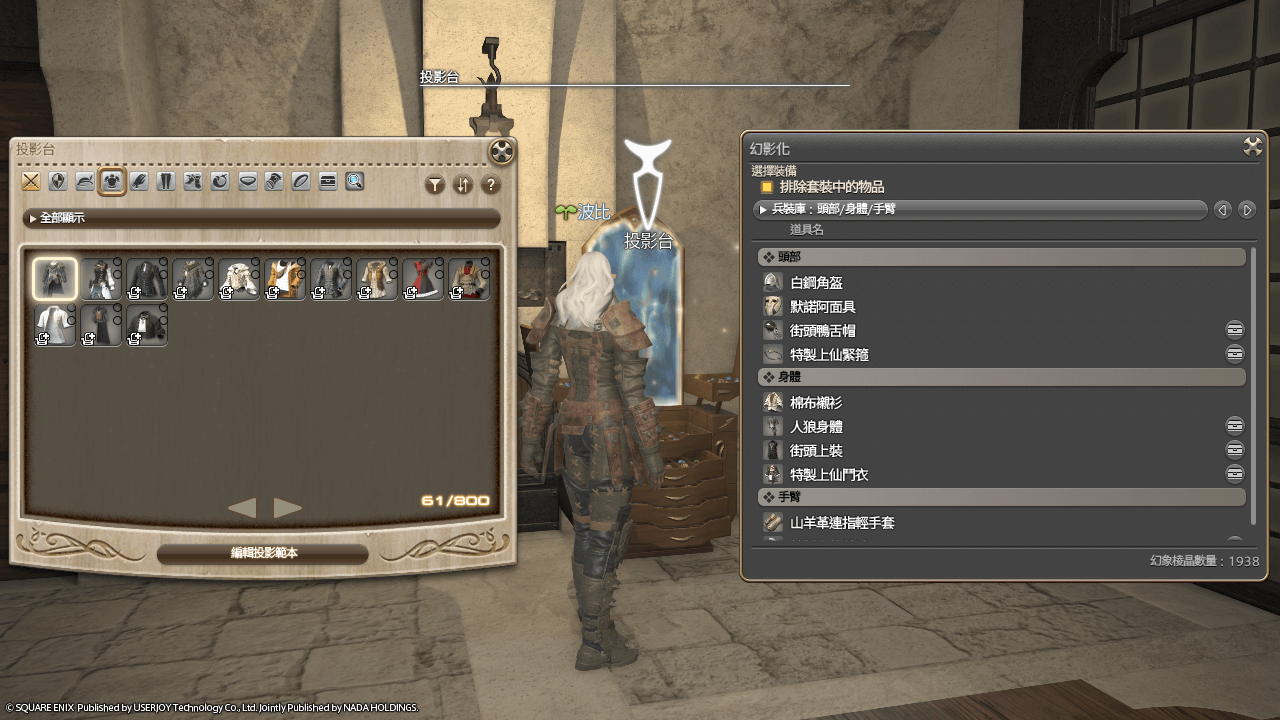Image resolution: width=1280 pixels, height=720 pixels.
Task: Click the sort arrows button
Action: [462, 185]
